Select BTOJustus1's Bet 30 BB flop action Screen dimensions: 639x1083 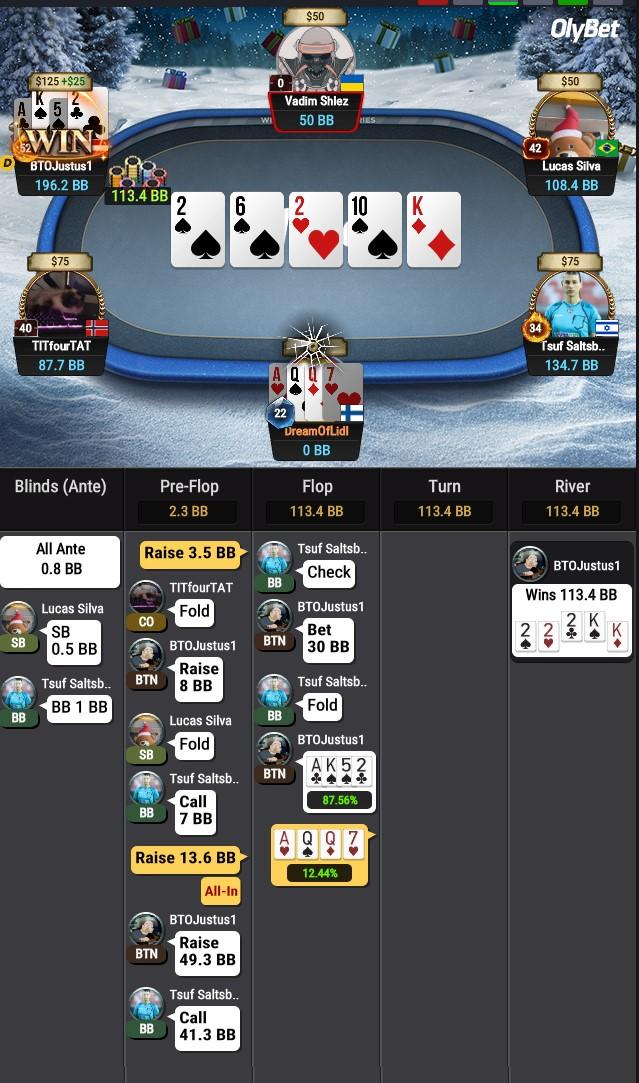[327, 638]
